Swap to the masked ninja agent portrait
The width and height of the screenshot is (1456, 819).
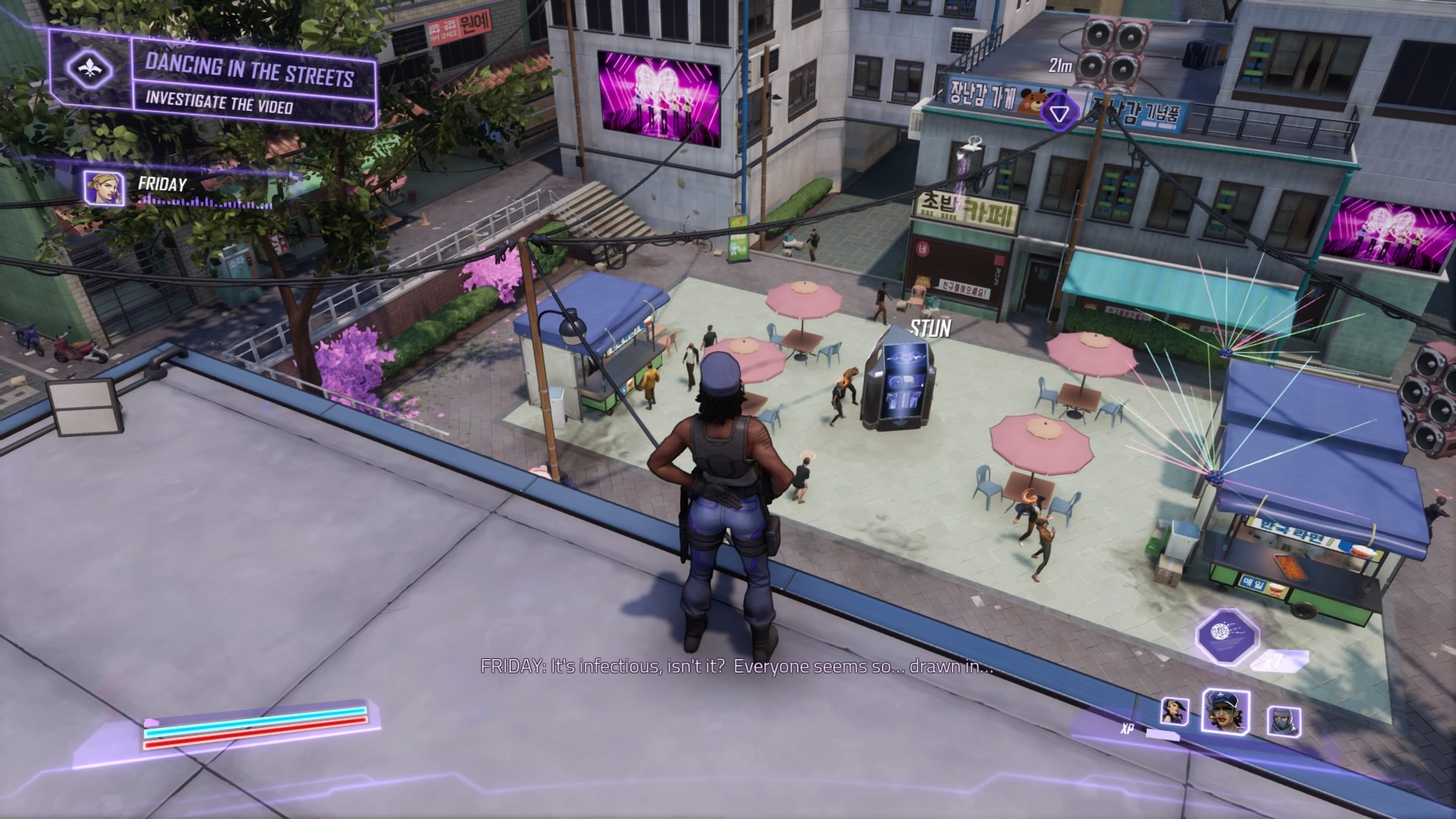pos(1282,721)
